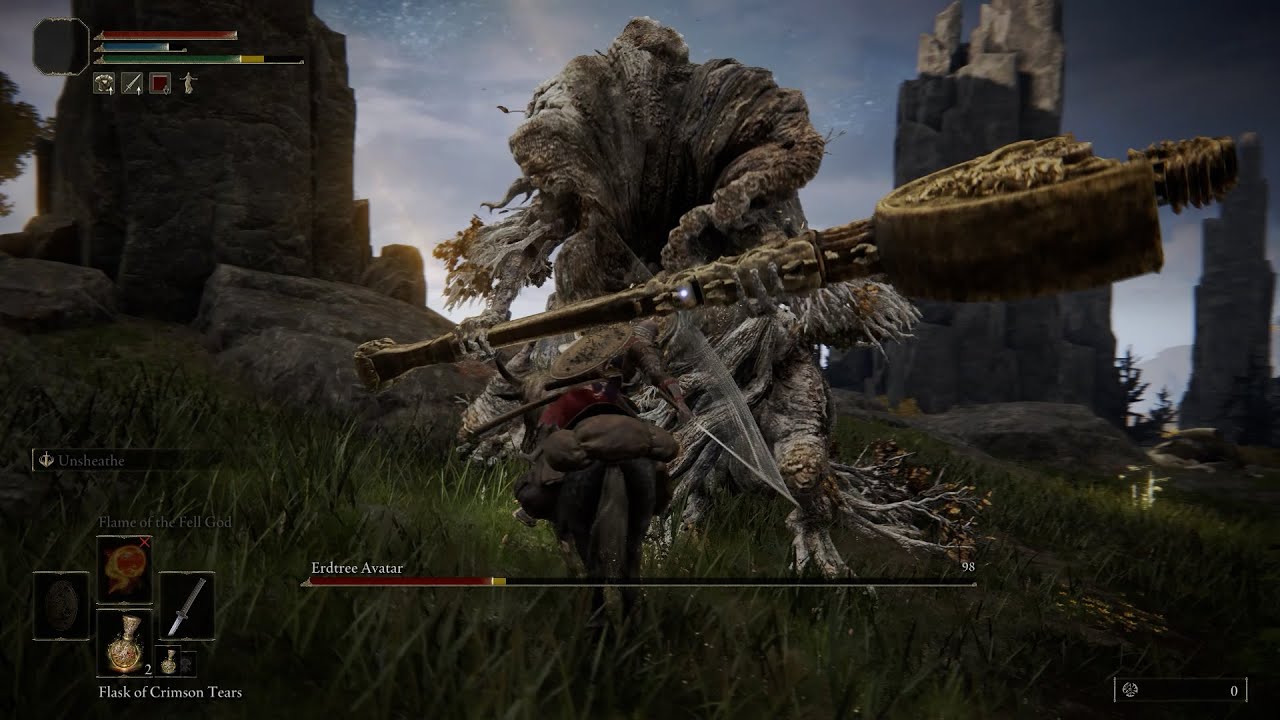Screen dimensions: 1280x720
Task: Click the red square pouch item icon
Action: click(161, 83)
